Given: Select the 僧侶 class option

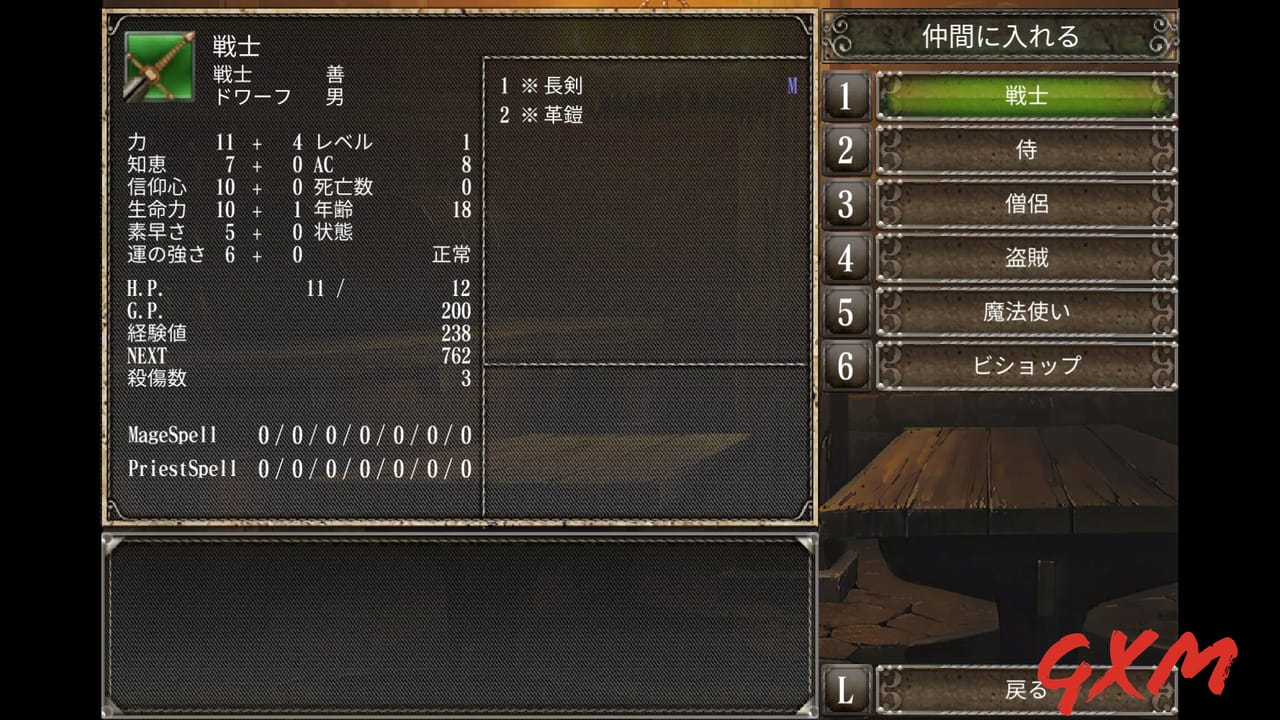Looking at the screenshot, I should [1025, 204].
